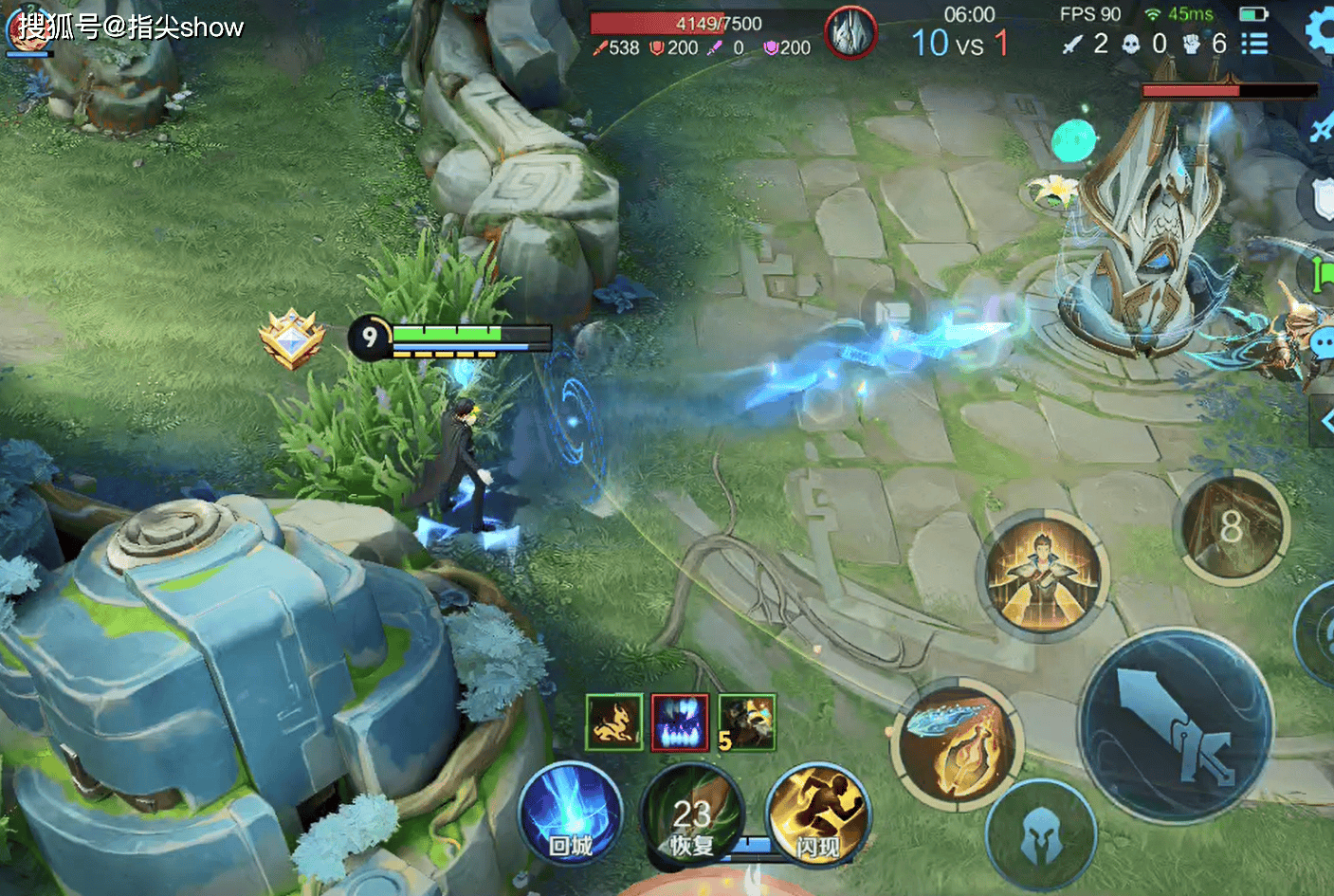Select the skill on 8-second cooldown
This screenshot has height=896, width=1334.
click(1232, 526)
